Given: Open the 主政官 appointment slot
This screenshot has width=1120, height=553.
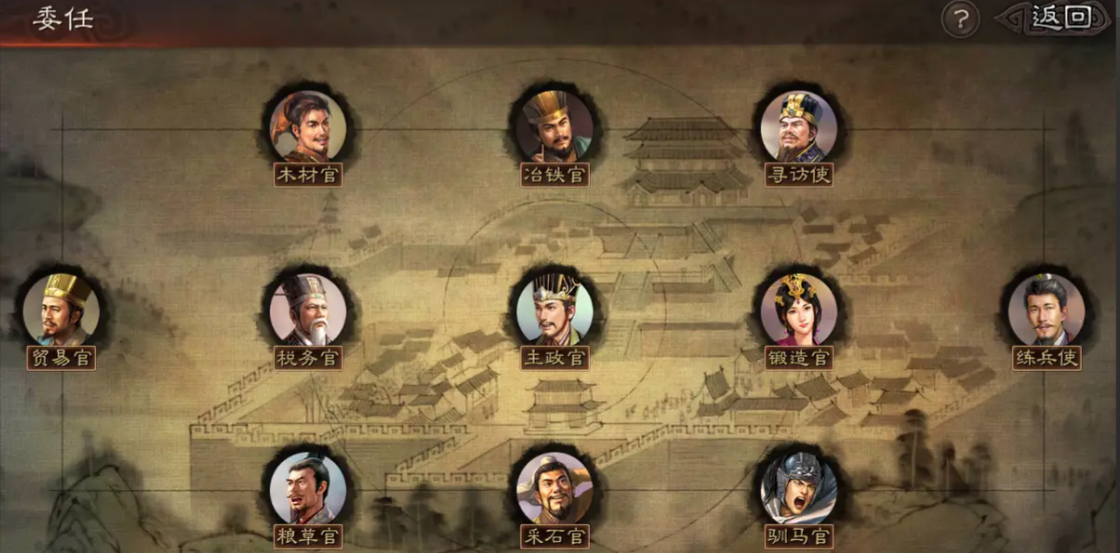Looking at the screenshot, I should coord(555,308).
